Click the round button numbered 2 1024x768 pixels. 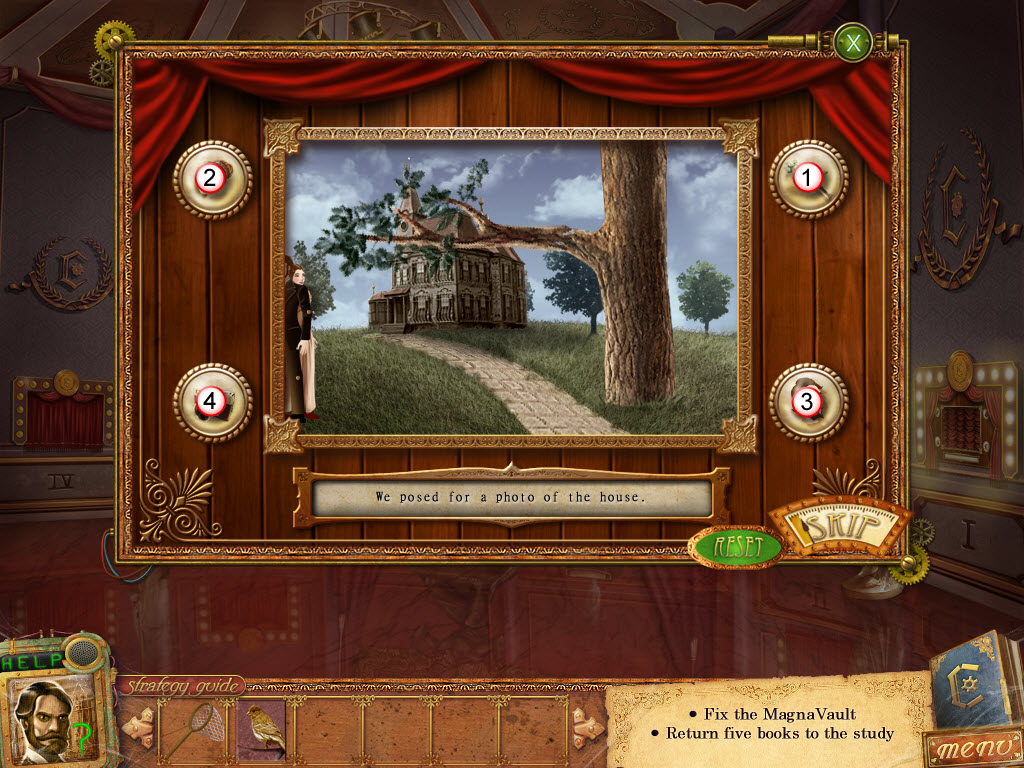click(212, 179)
